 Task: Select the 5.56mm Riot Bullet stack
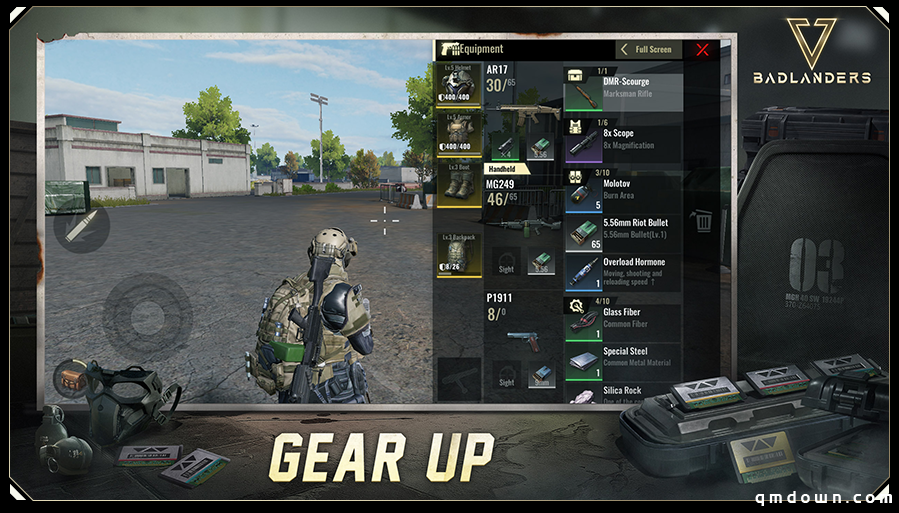click(x=623, y=231)
